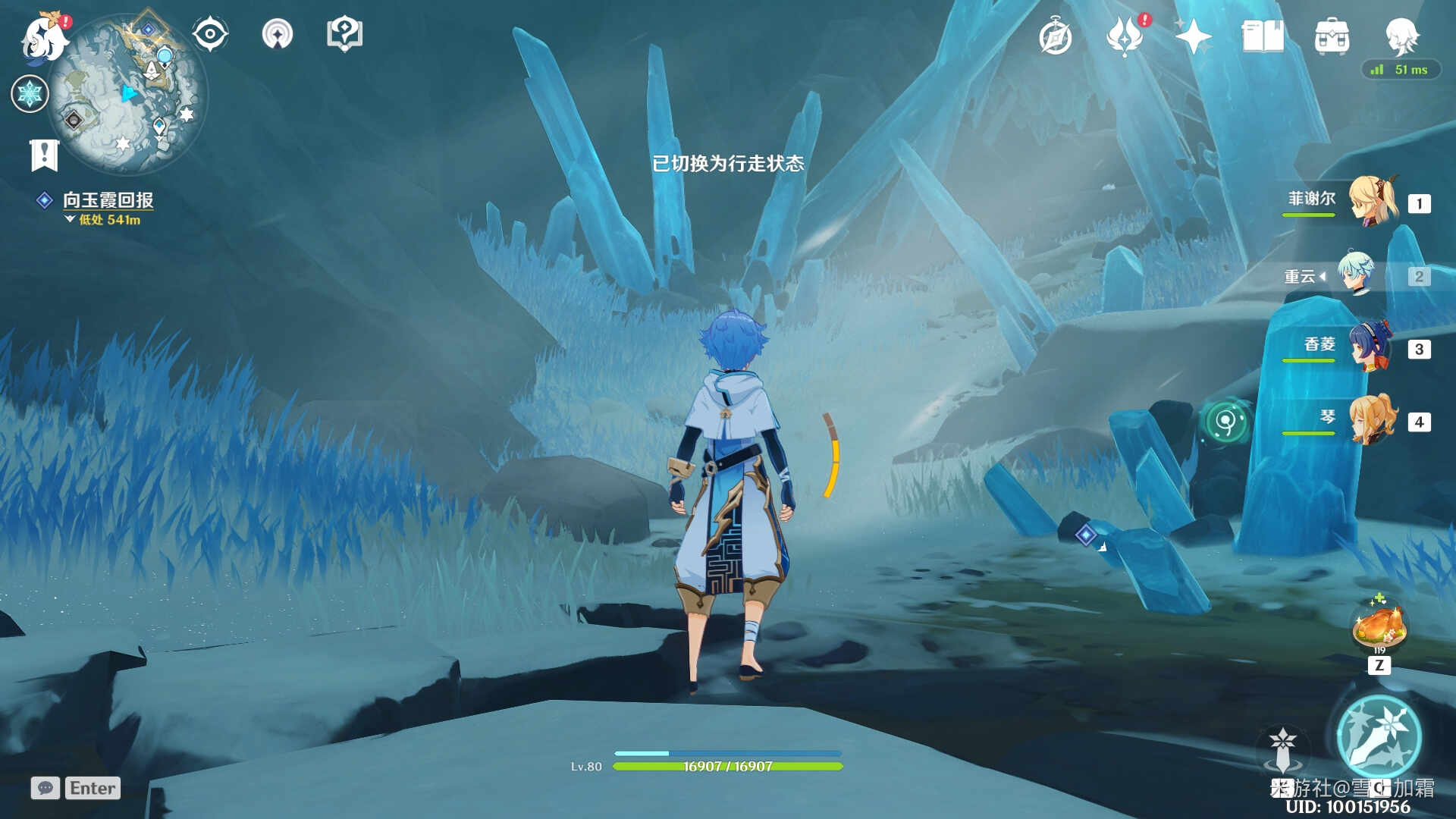Switch to party member 香菱
The width and height of the screenshot is (1456, 819).
[x=1370, y=347]
